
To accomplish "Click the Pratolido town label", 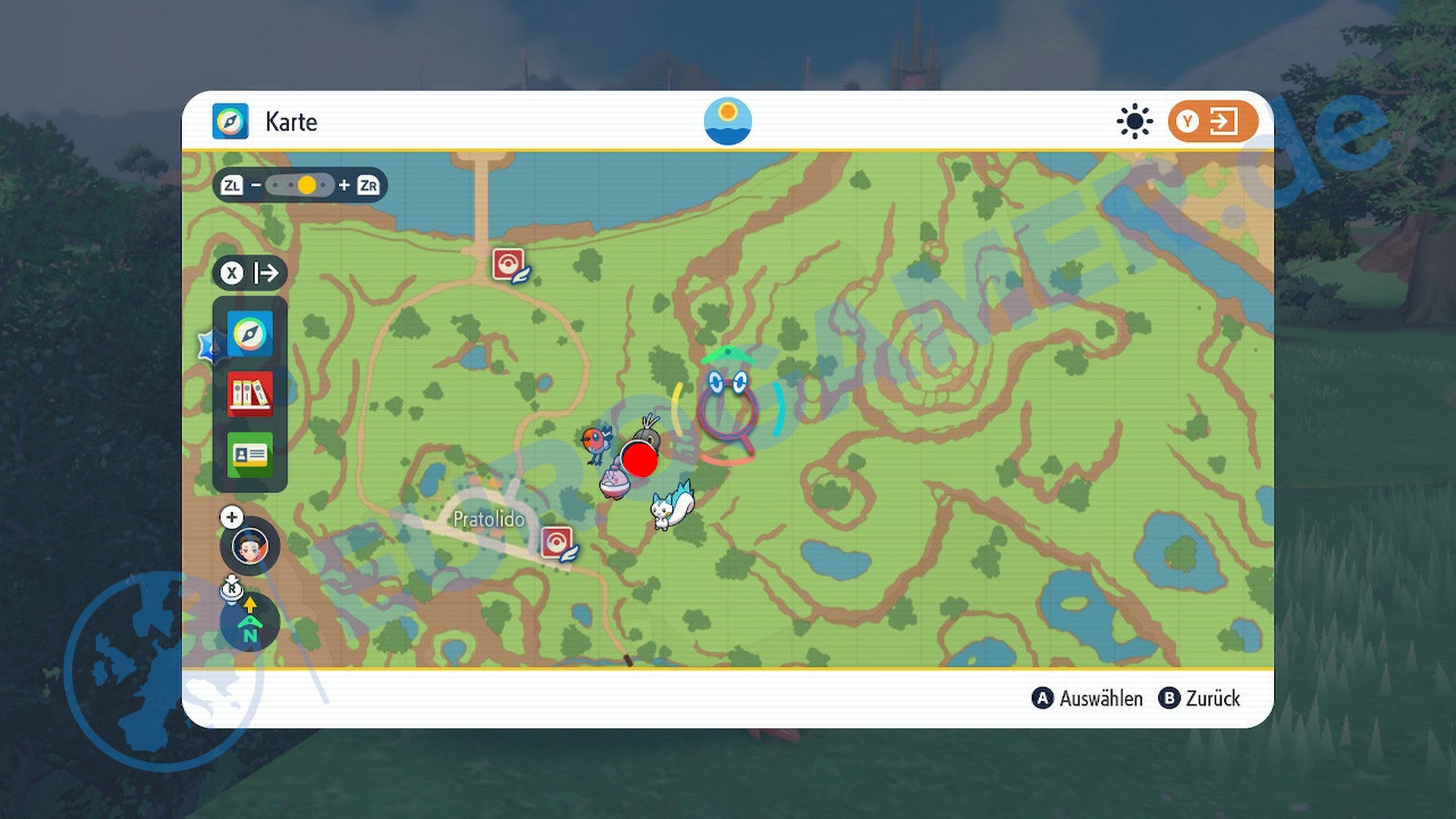I will [x=488, y=519].
